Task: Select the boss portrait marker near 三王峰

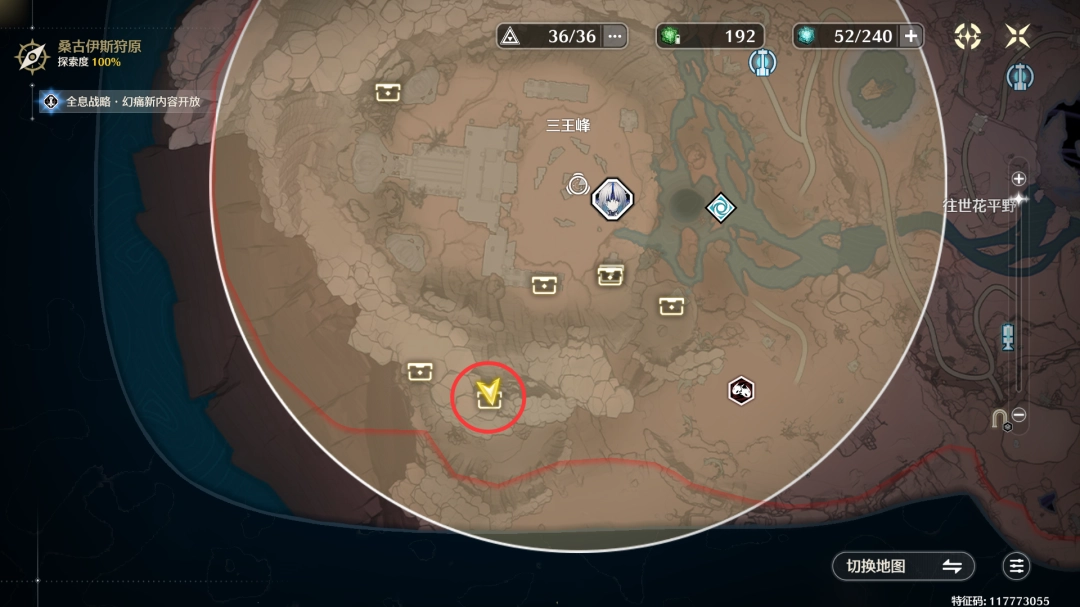Action: coord(610,199)
